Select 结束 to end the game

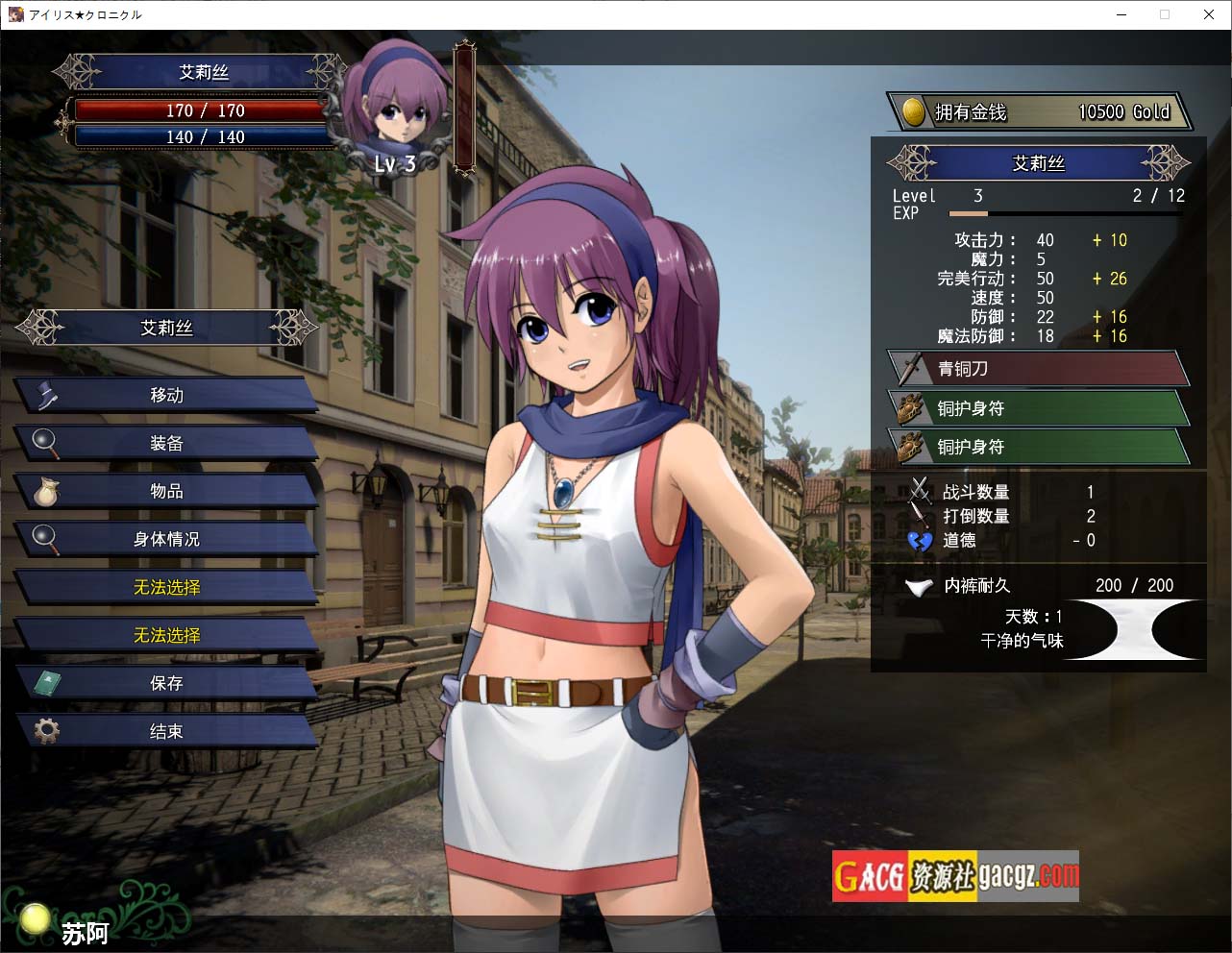click(x=166, y=732)
